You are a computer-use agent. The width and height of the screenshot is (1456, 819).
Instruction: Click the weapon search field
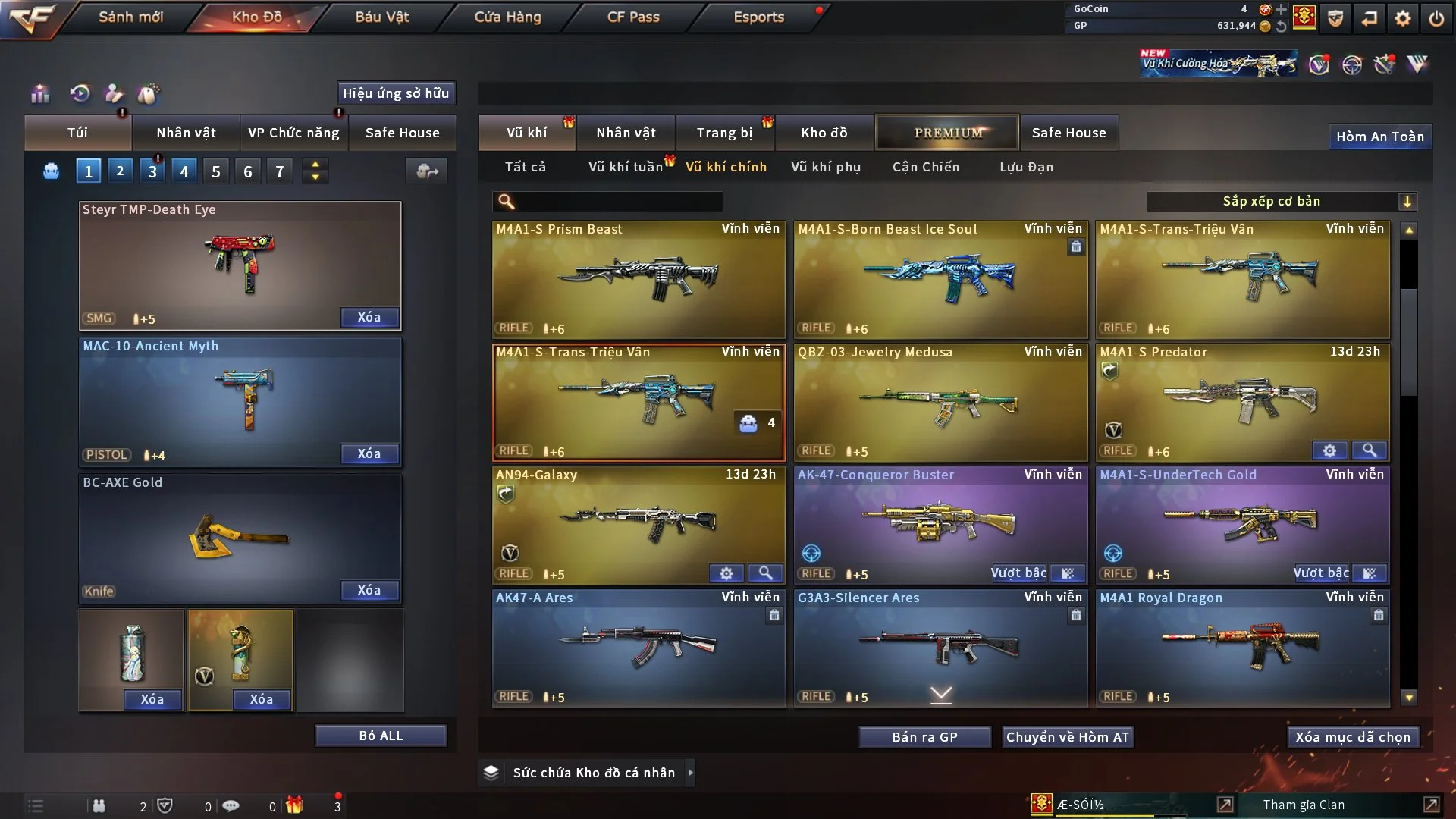[618, 201]
